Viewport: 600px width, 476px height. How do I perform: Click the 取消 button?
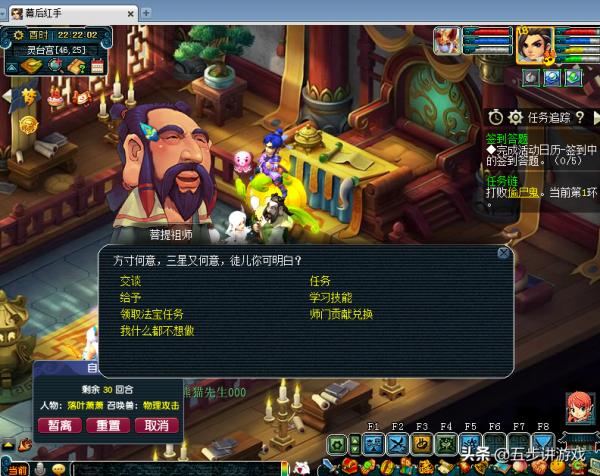point(156,425)
